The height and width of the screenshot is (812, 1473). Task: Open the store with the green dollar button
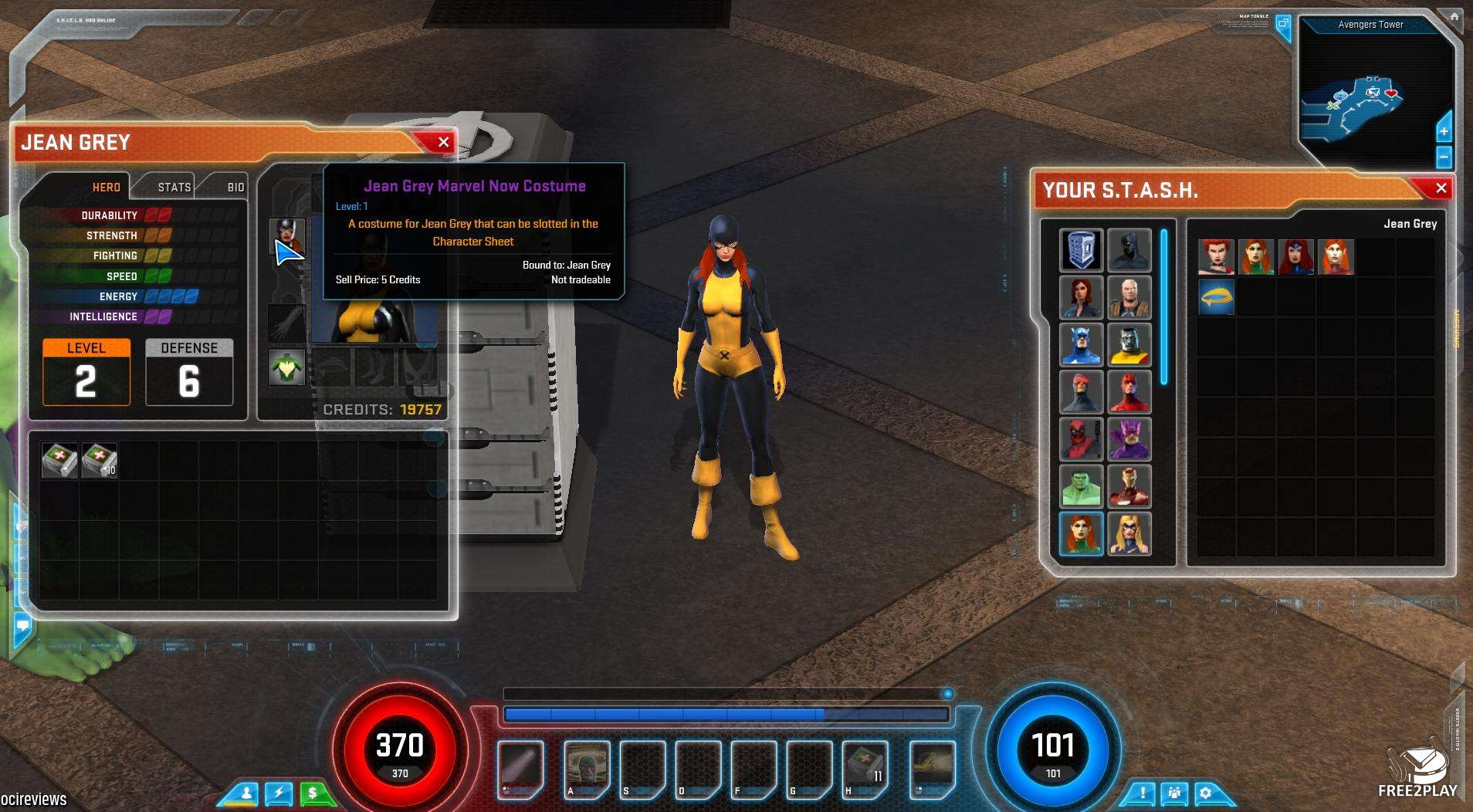click(x=313, y=793)
